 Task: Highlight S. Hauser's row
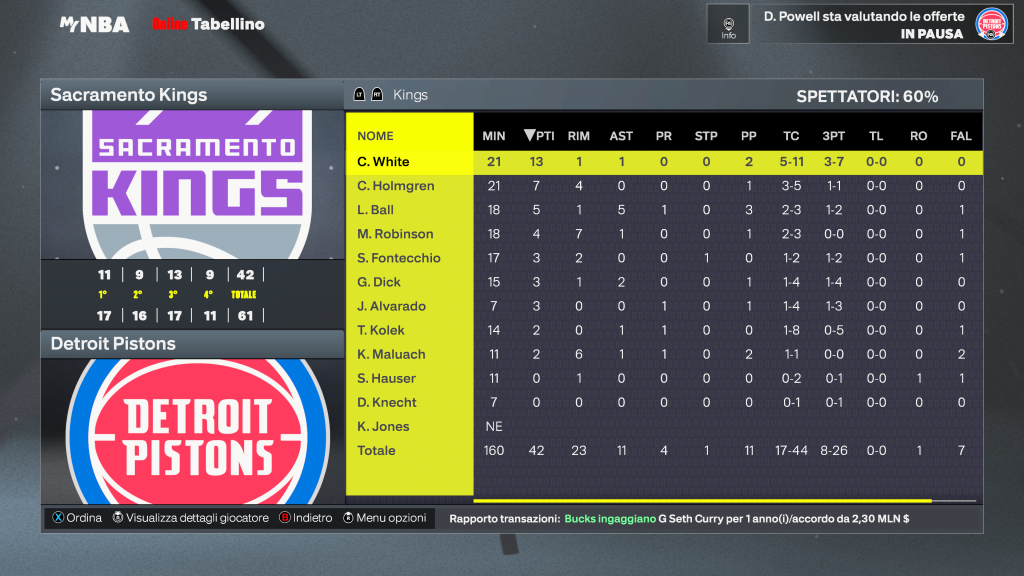point(386,378)
